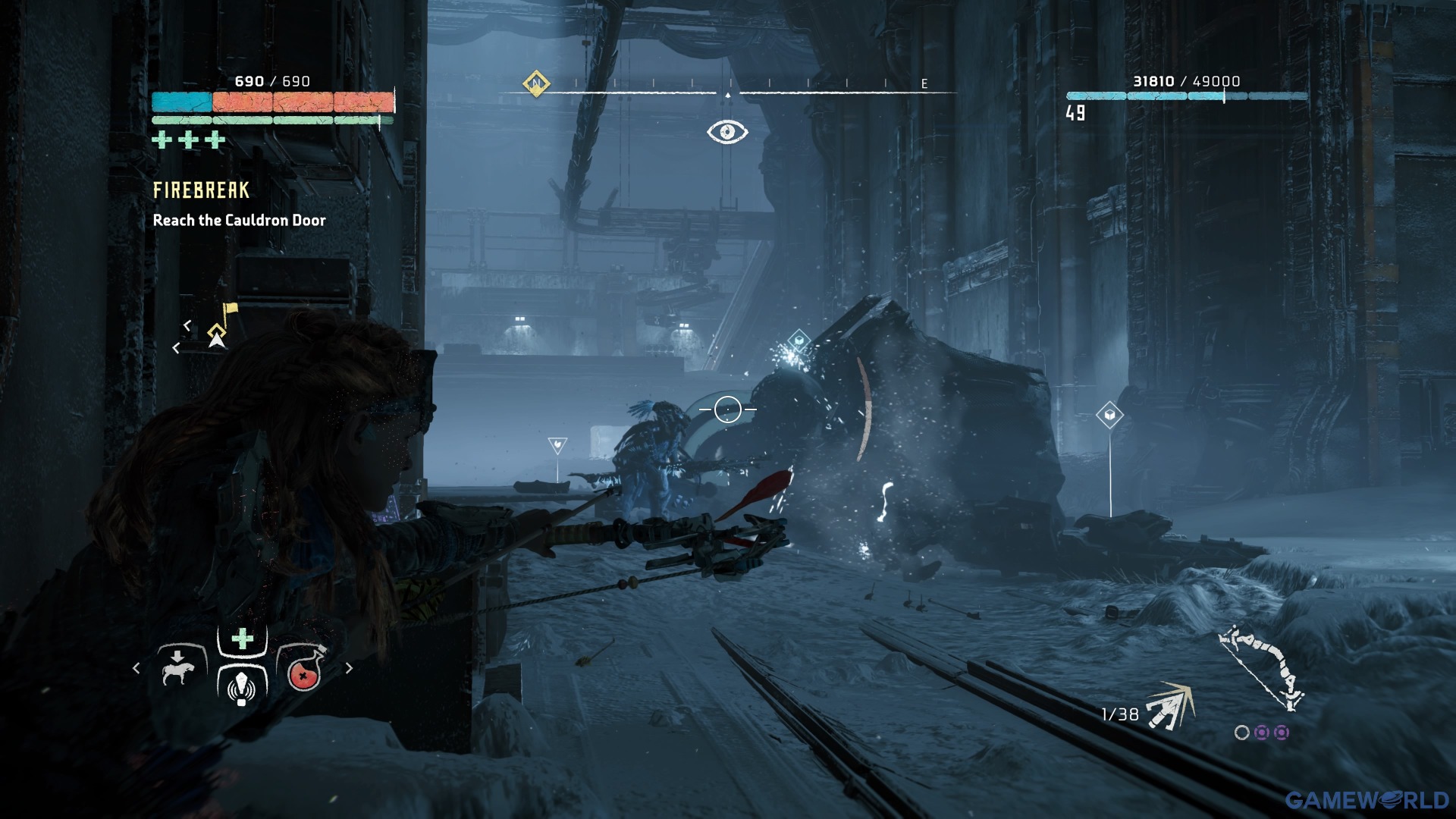Image resolution: width=1456 pixels, height=819 pixels.
Task: Click the triangular fire marker icon
Action: [557, 445]
